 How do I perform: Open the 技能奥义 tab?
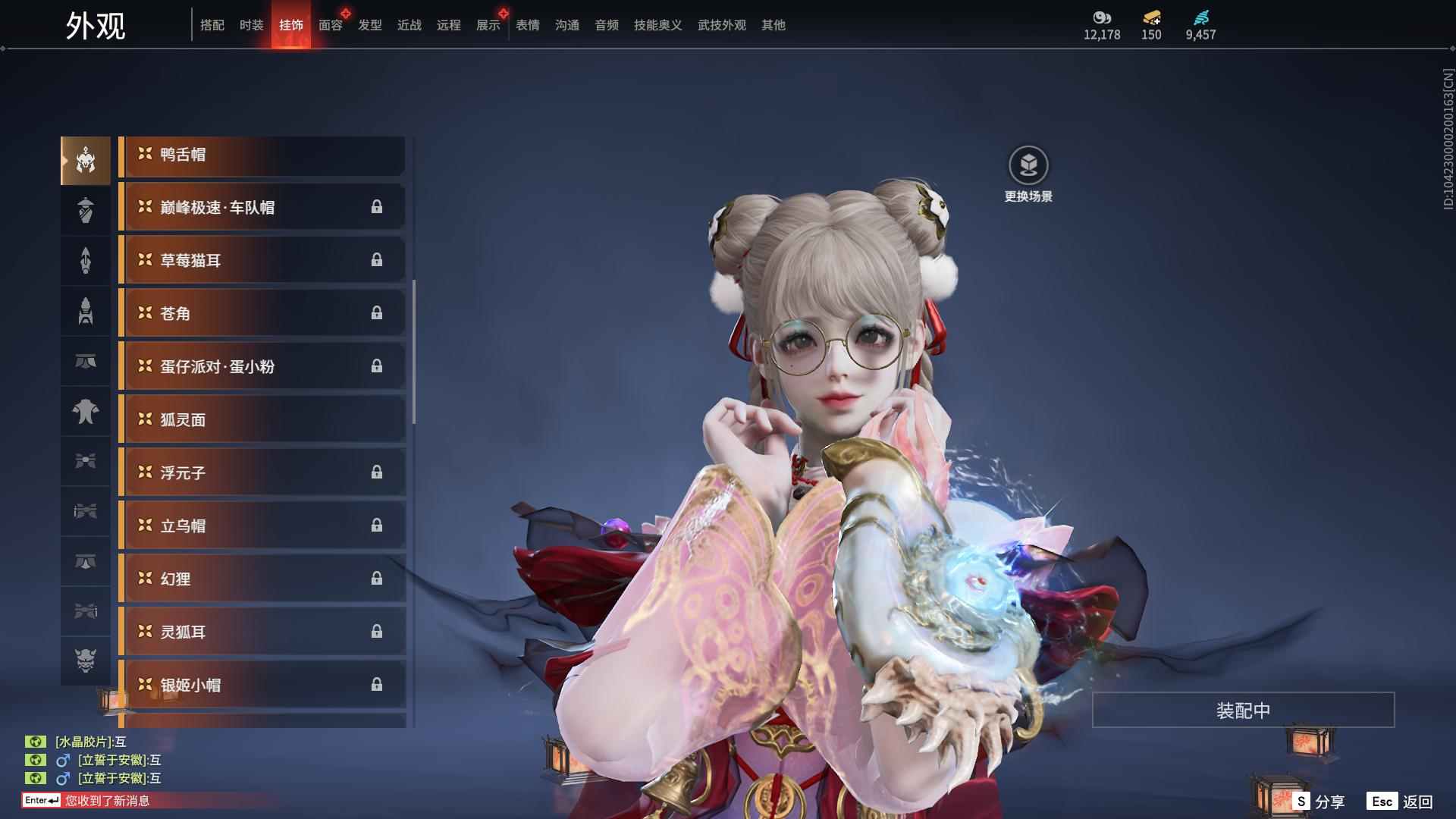click(x=657, y=25)
